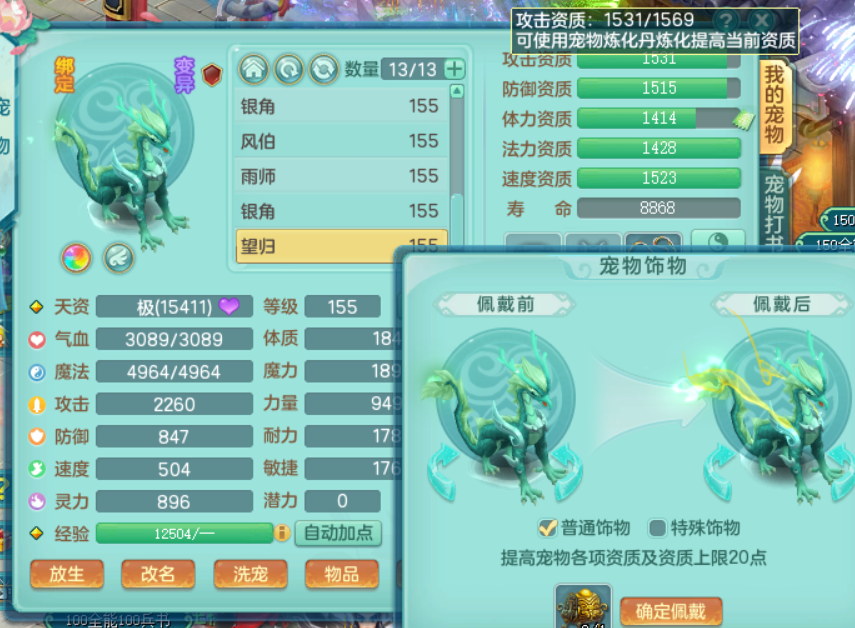Confirm with the 确定佩戴 button
This screenshot has height=628, width=855.
point(671,610)
